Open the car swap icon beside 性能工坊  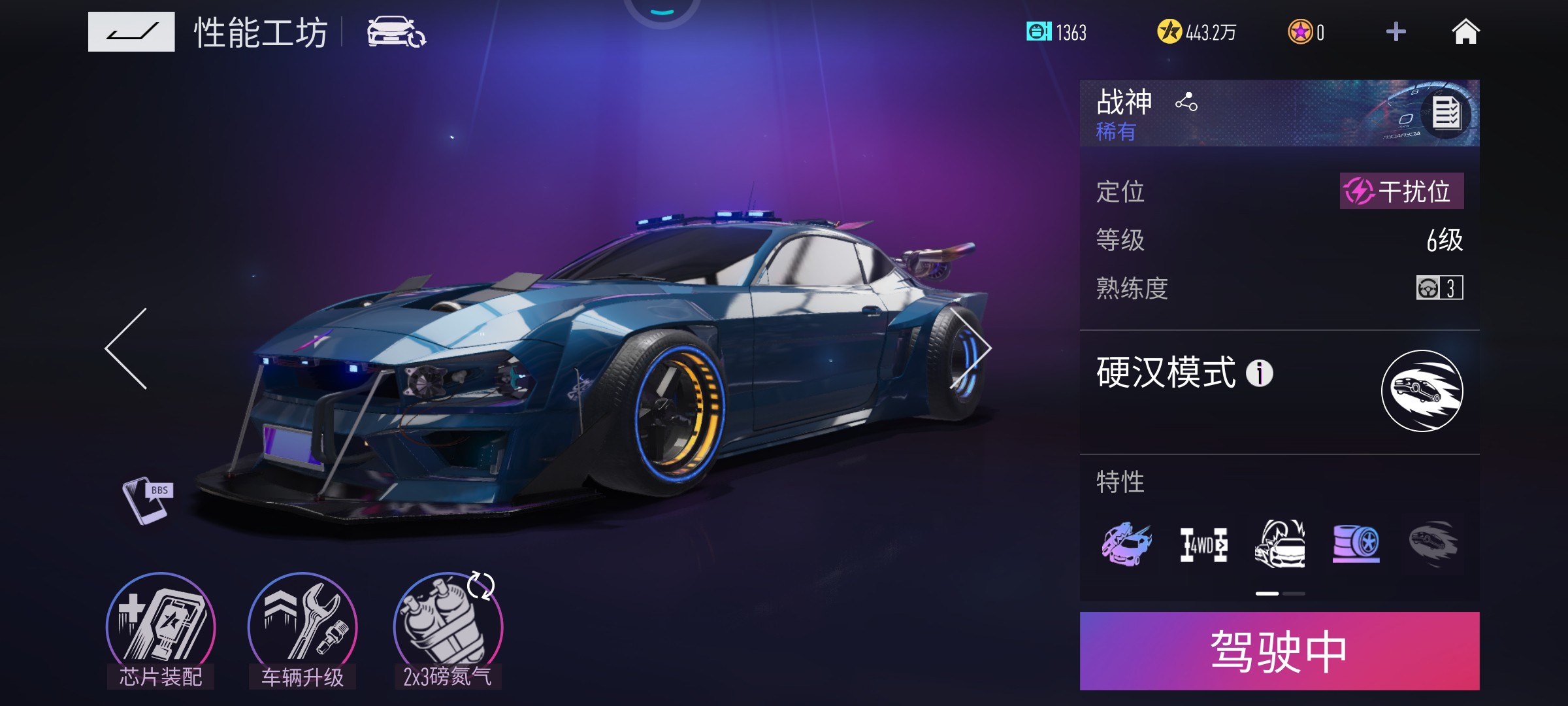(x=396, y=32)
